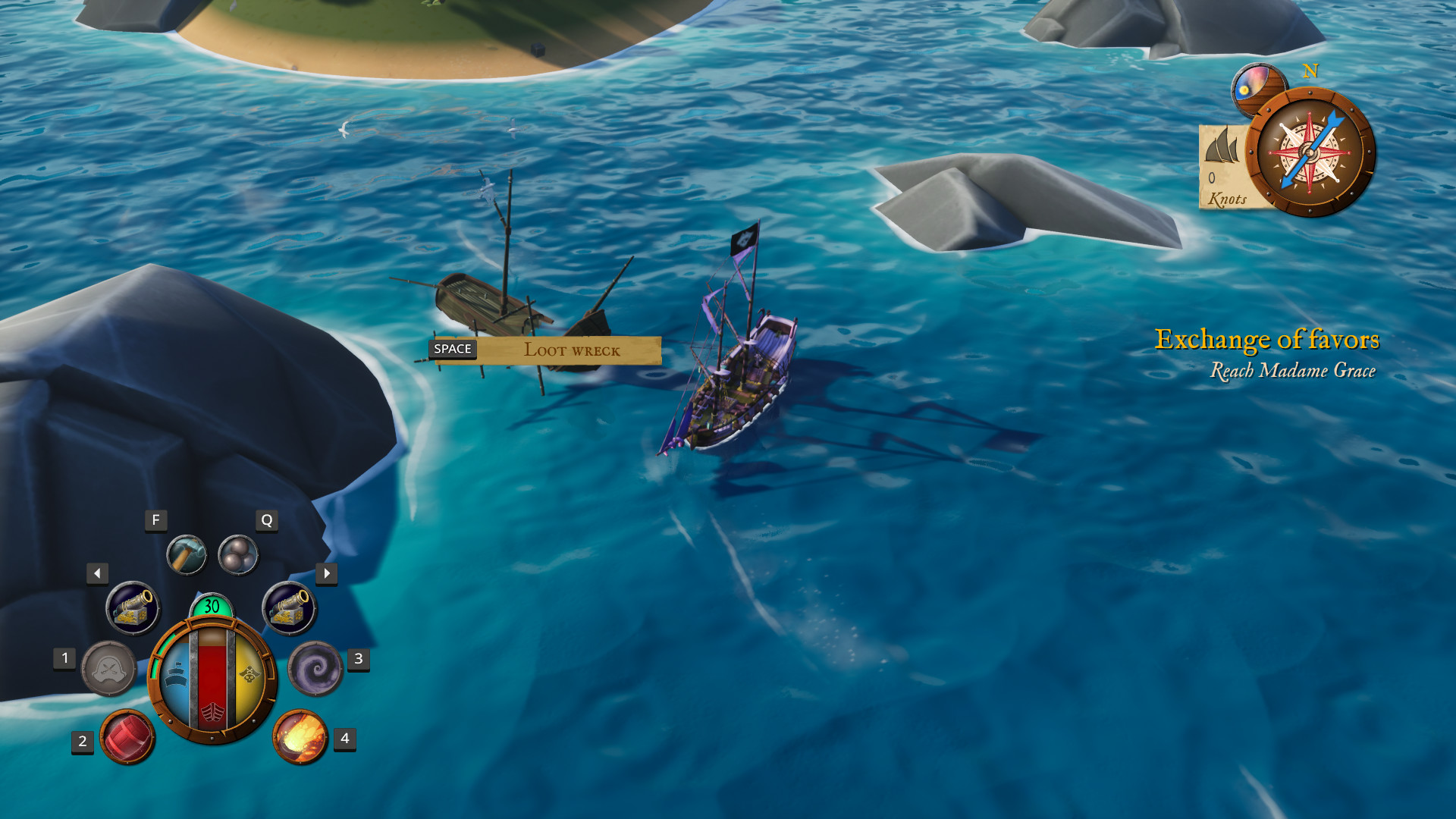Click the left arrow to cycle cannon ammo

point(98,574)
